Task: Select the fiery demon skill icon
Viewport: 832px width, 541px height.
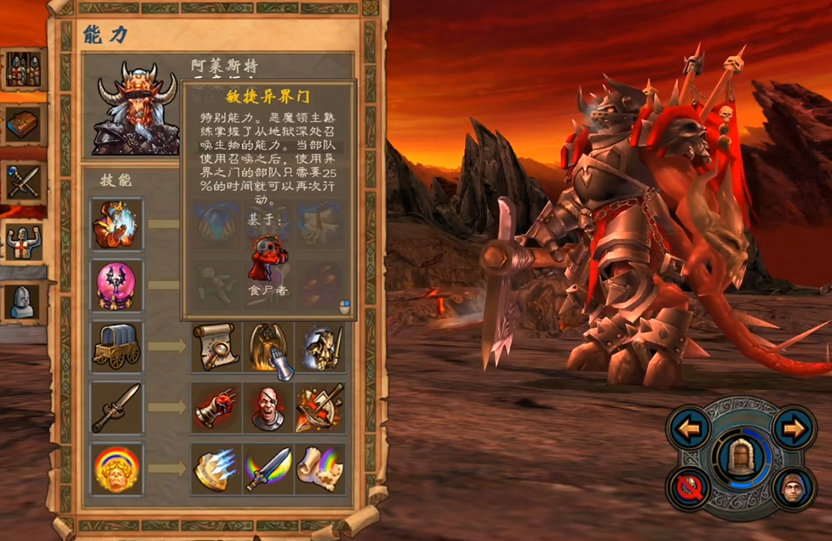Action: (x=117, y=223)
